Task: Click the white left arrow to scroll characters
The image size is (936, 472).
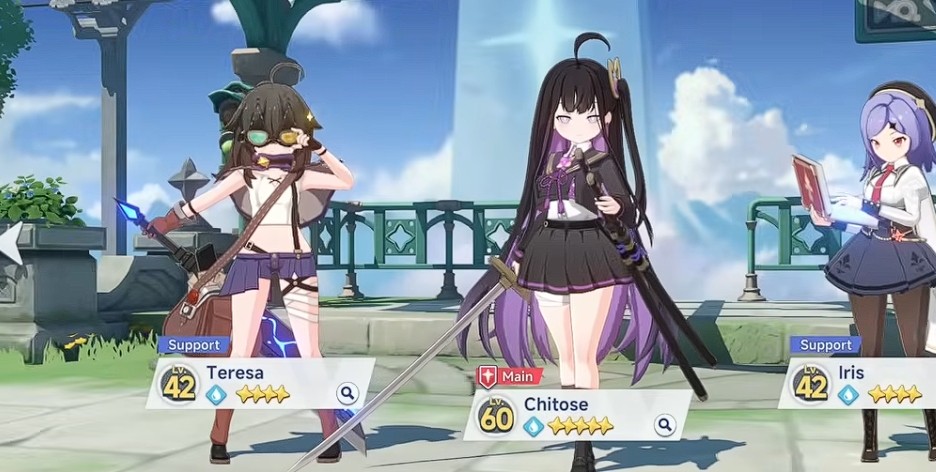Action: click(10, 243)
